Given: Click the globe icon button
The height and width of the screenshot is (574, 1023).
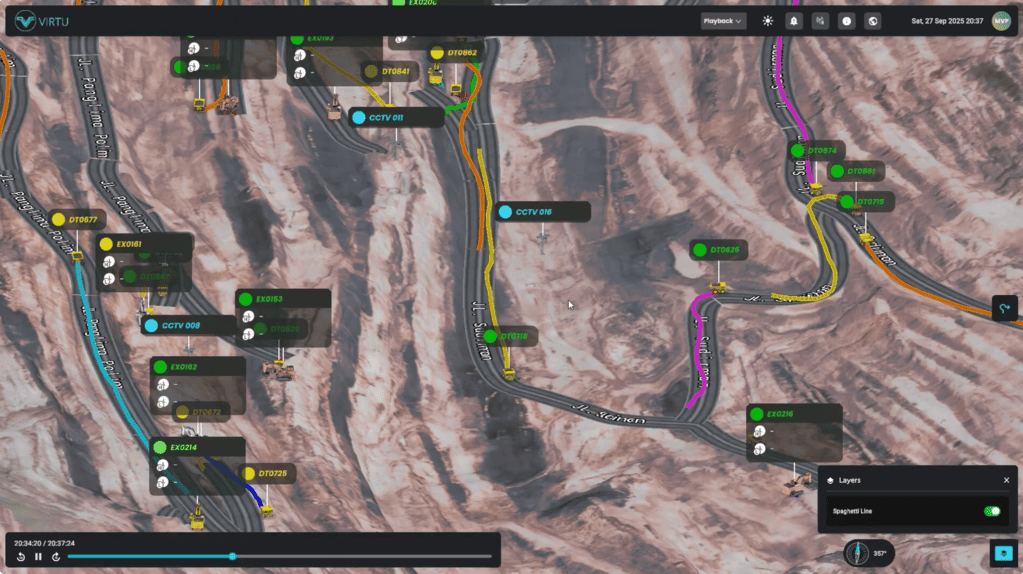Looking at the screenshot, I should point(872,21).
